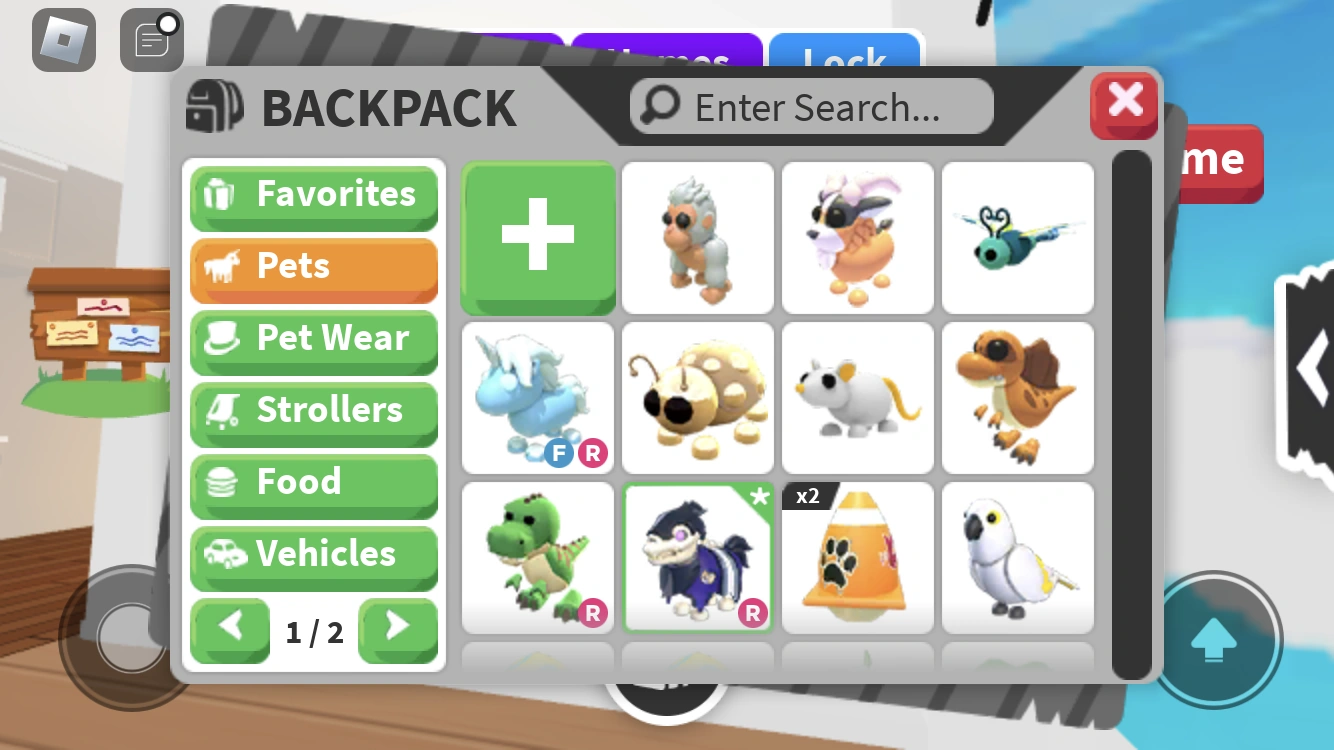Click the left page navigation arrow
Screen dimensions: 1334x750
pyautogui.click(x=230, y=630)
